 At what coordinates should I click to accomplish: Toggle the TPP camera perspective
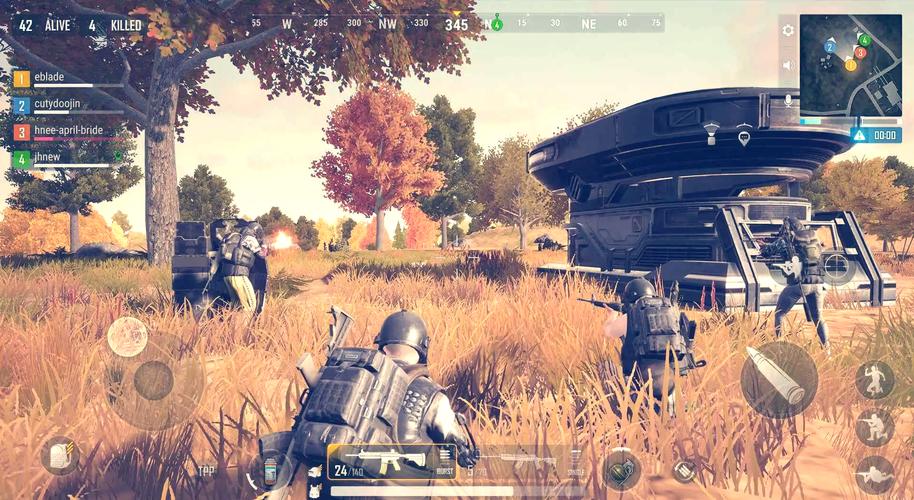206,470
